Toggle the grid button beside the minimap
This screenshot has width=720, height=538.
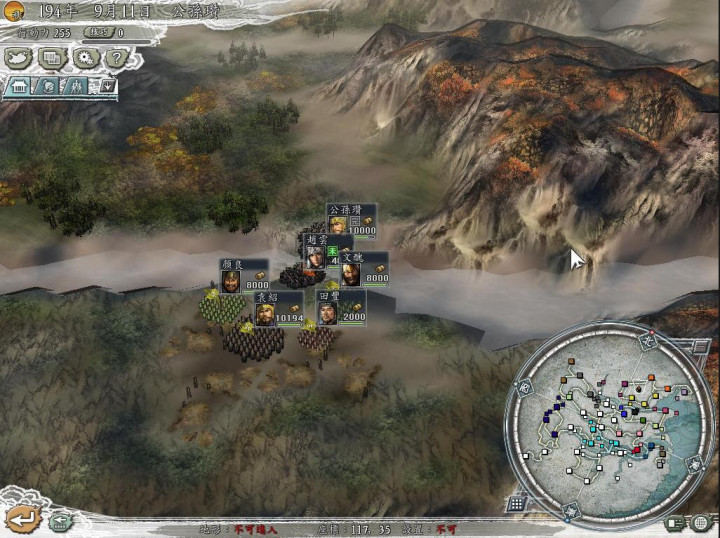pyautogui.click(x=516, y=502)
